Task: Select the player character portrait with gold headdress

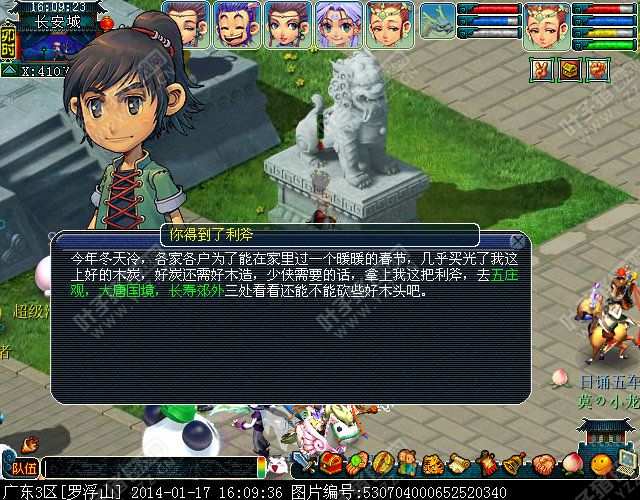Action: 546,26
